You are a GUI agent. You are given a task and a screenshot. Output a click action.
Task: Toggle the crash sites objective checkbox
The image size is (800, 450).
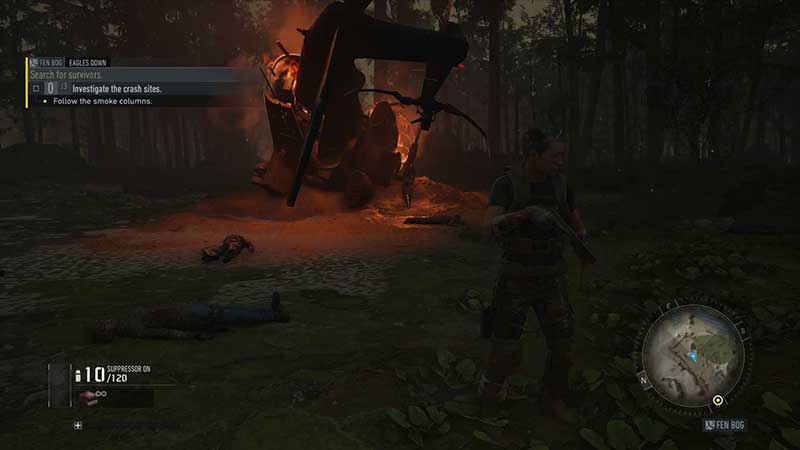coord(36,89)
